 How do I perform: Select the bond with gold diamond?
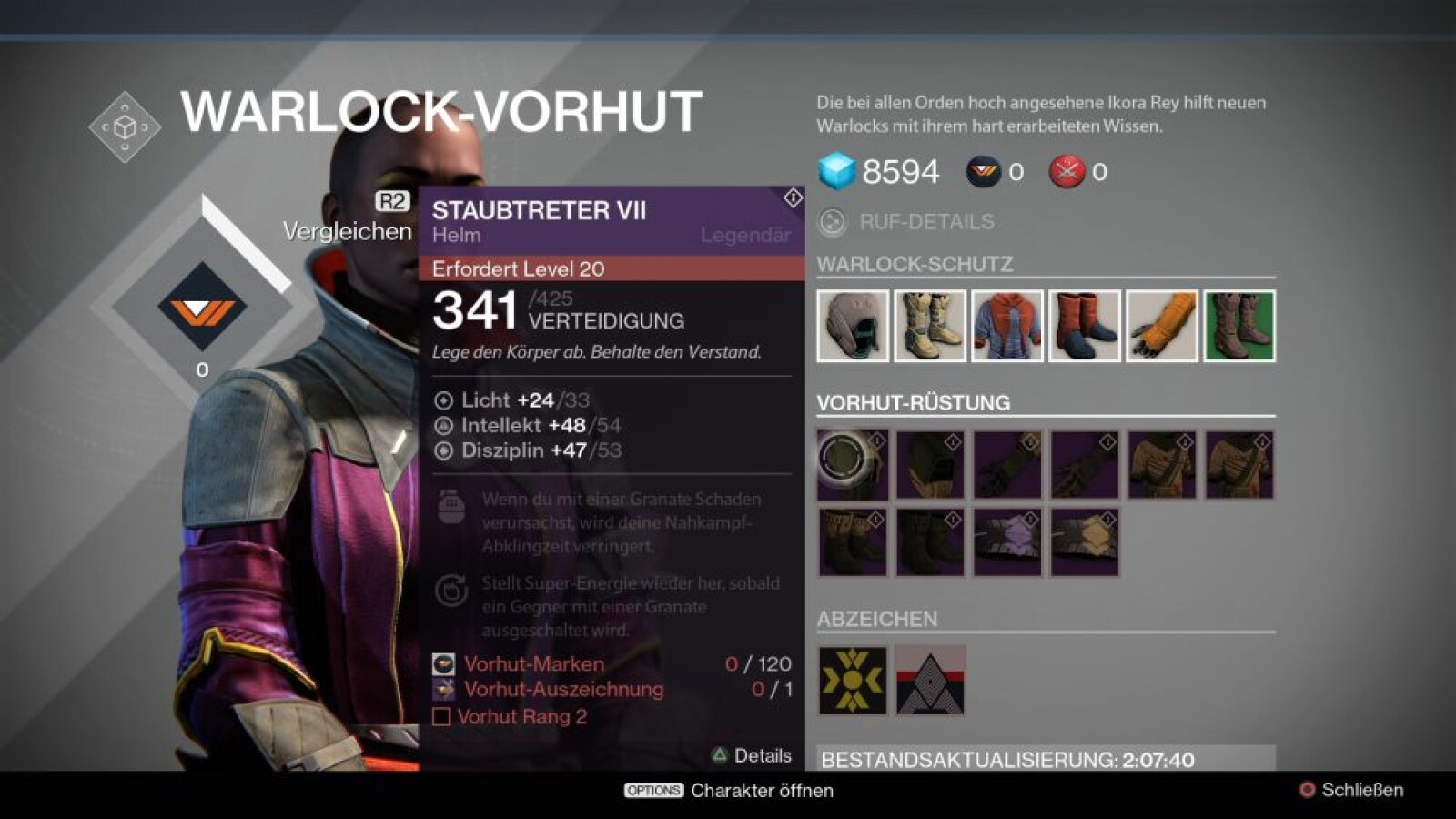tap(1085, 542)
